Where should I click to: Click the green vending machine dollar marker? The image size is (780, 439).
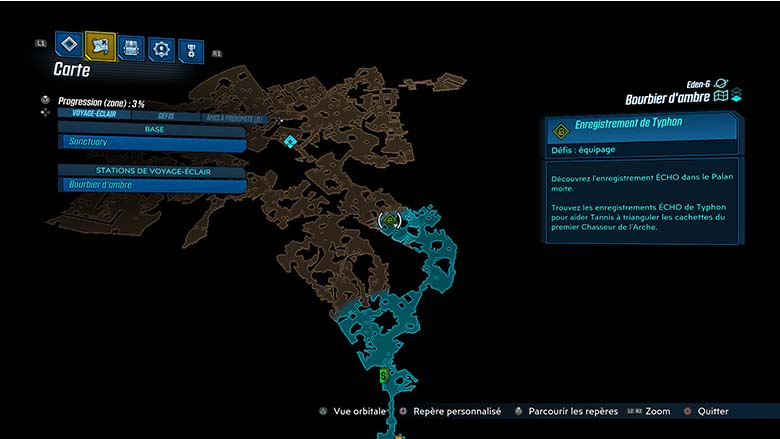click(384, 376)
